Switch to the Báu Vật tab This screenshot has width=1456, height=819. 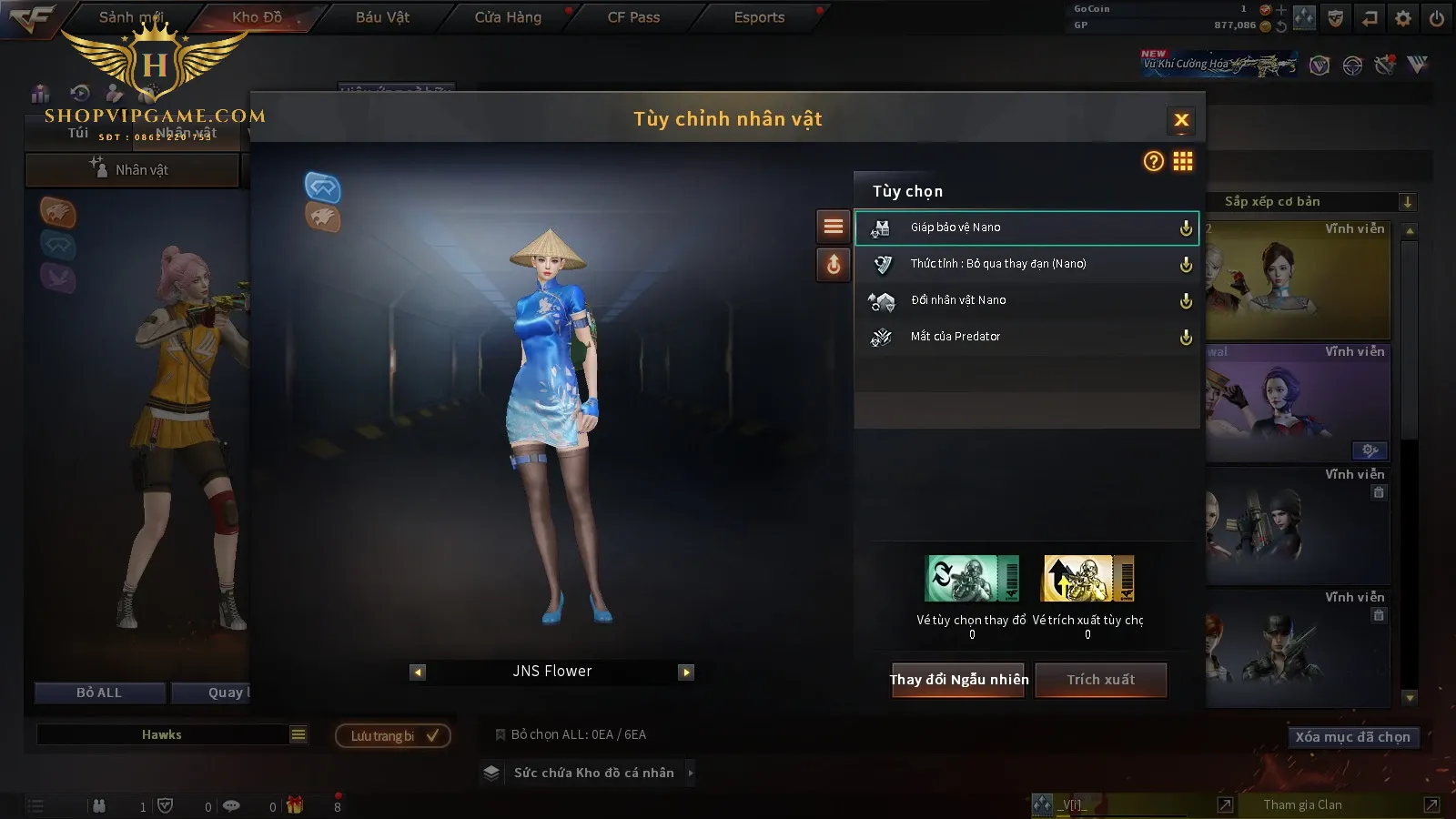point(382,17)
